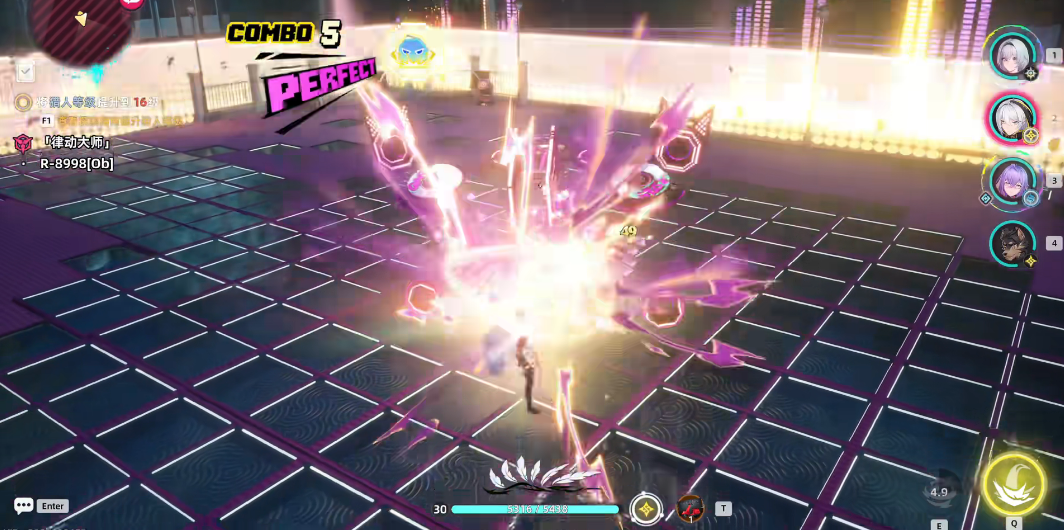
Task: Use the skill on 4.9 second cooldown
Action: point(939,491)
